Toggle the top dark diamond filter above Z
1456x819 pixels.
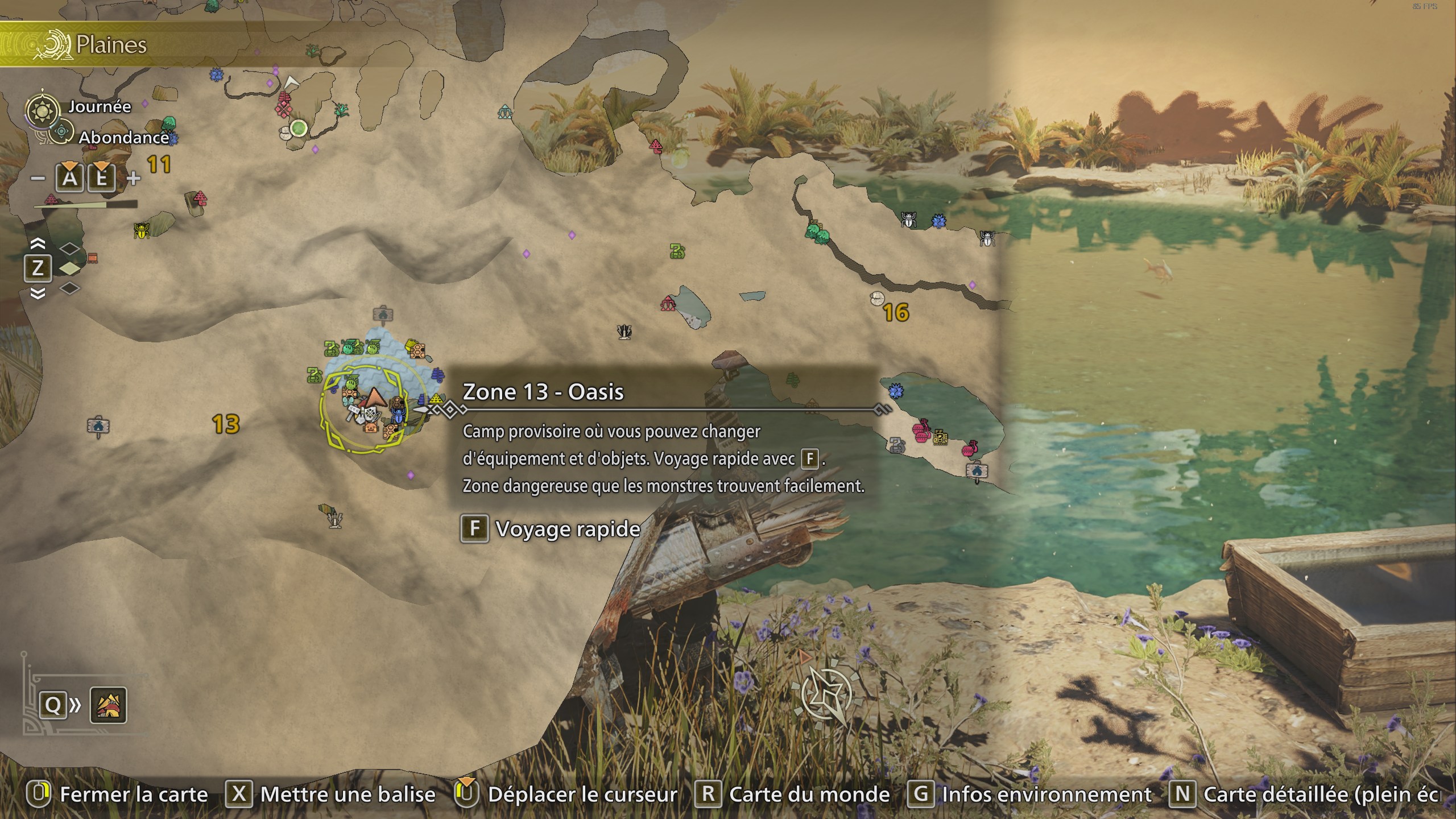tap(70, 249)
